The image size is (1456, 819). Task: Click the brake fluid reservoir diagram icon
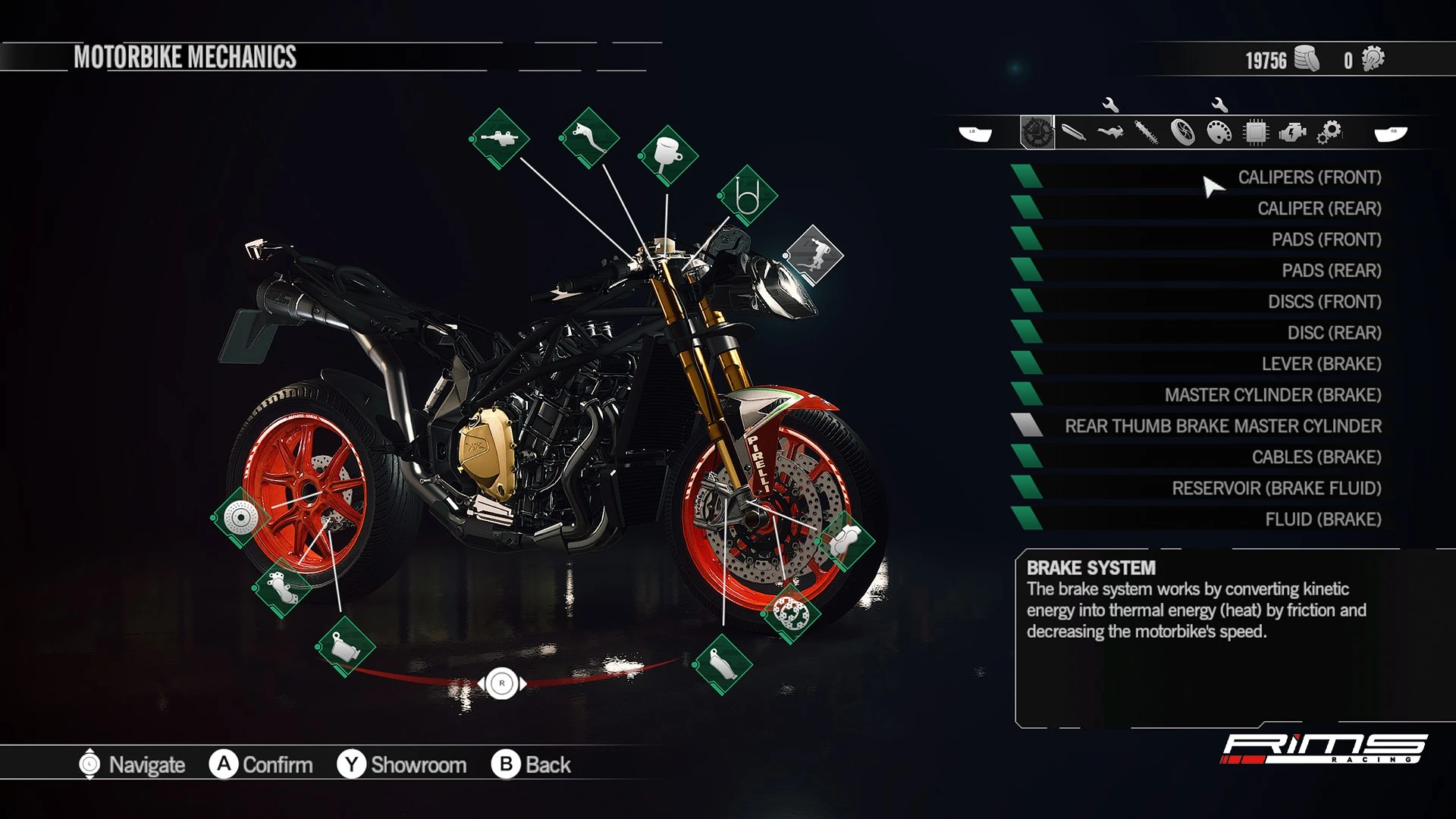click(667, 155)
